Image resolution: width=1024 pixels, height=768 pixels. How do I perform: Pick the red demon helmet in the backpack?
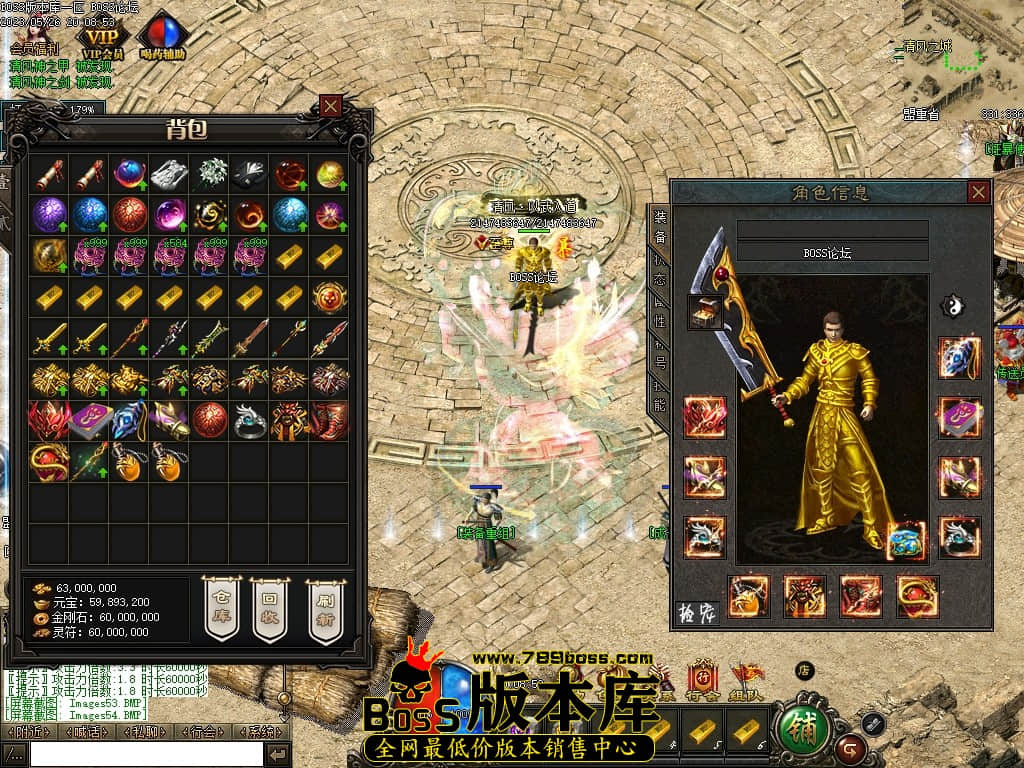pyautogui.click(x=49, y=421)
